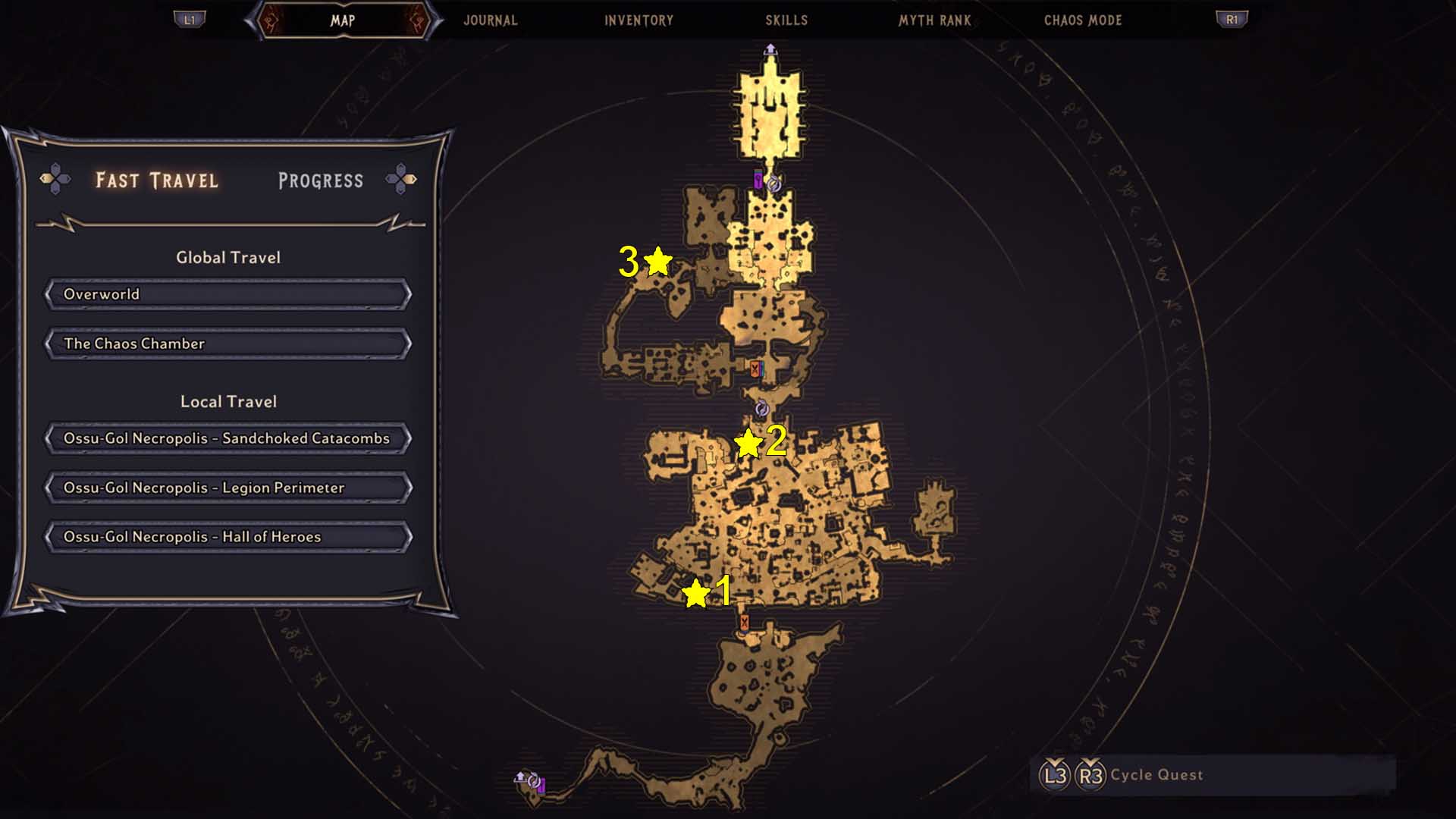1456x819 pixels.
Task: Switch to the Progress tab
Action: pos(321,180)
